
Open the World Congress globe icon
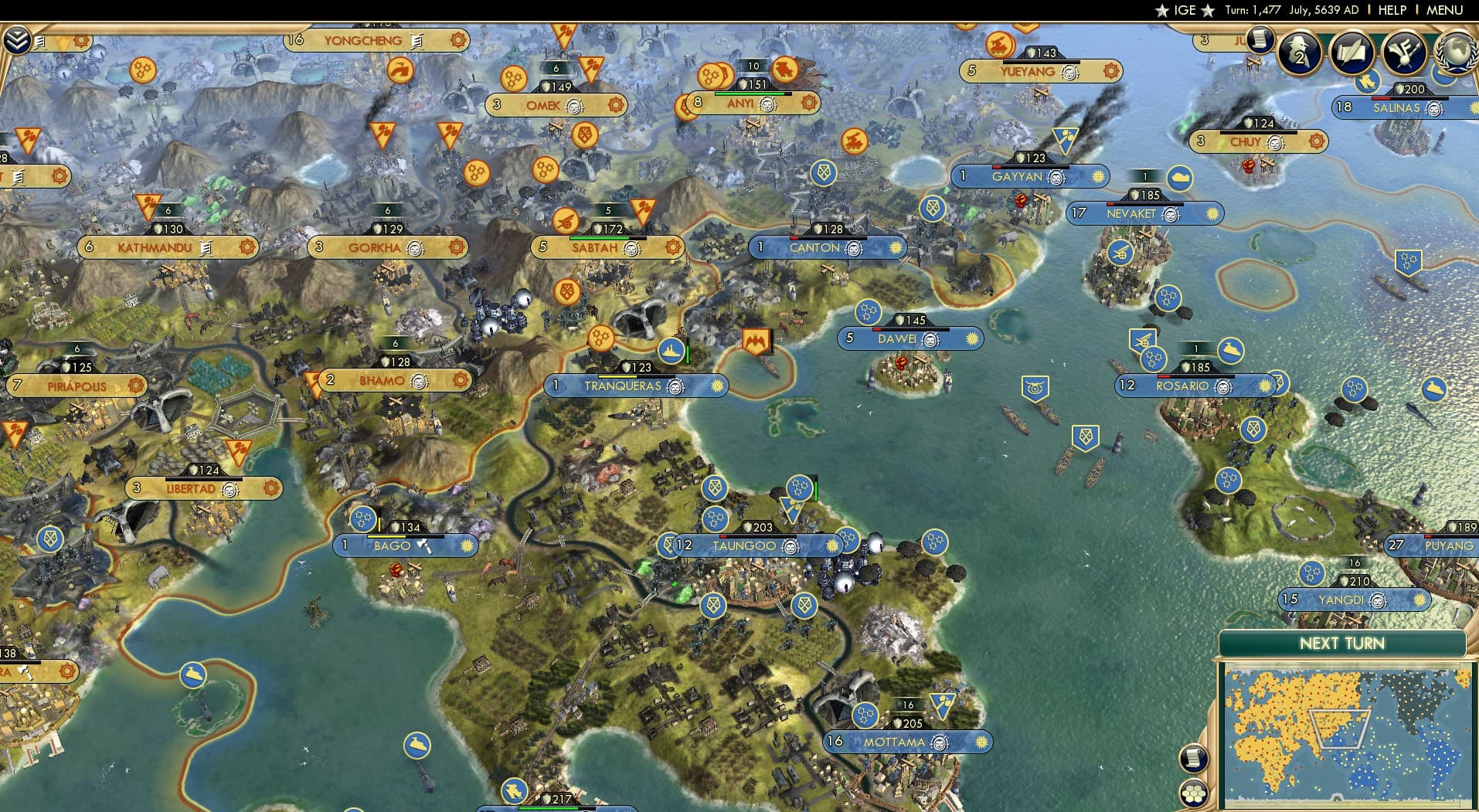tap(1456, 53)
